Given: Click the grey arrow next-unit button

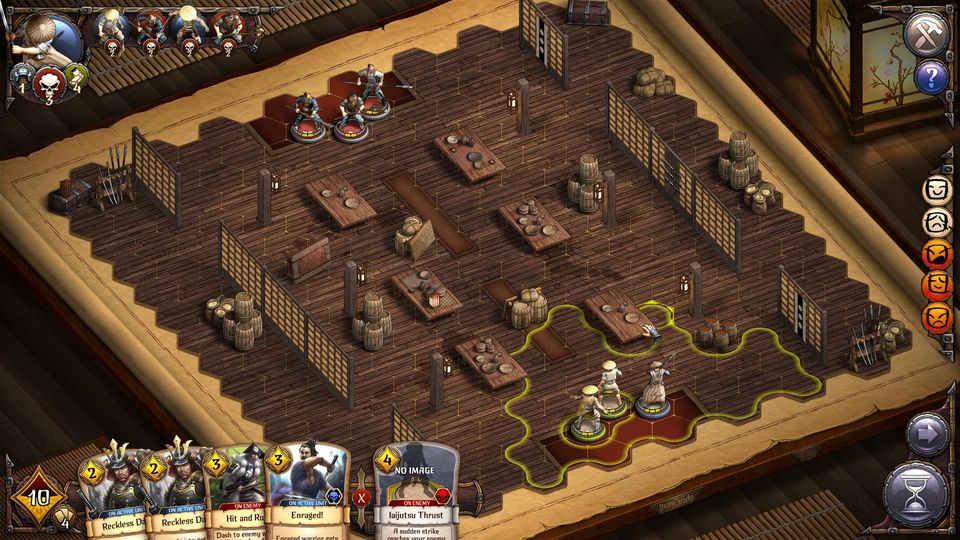Looking at the screenshot, I should 927,436.
